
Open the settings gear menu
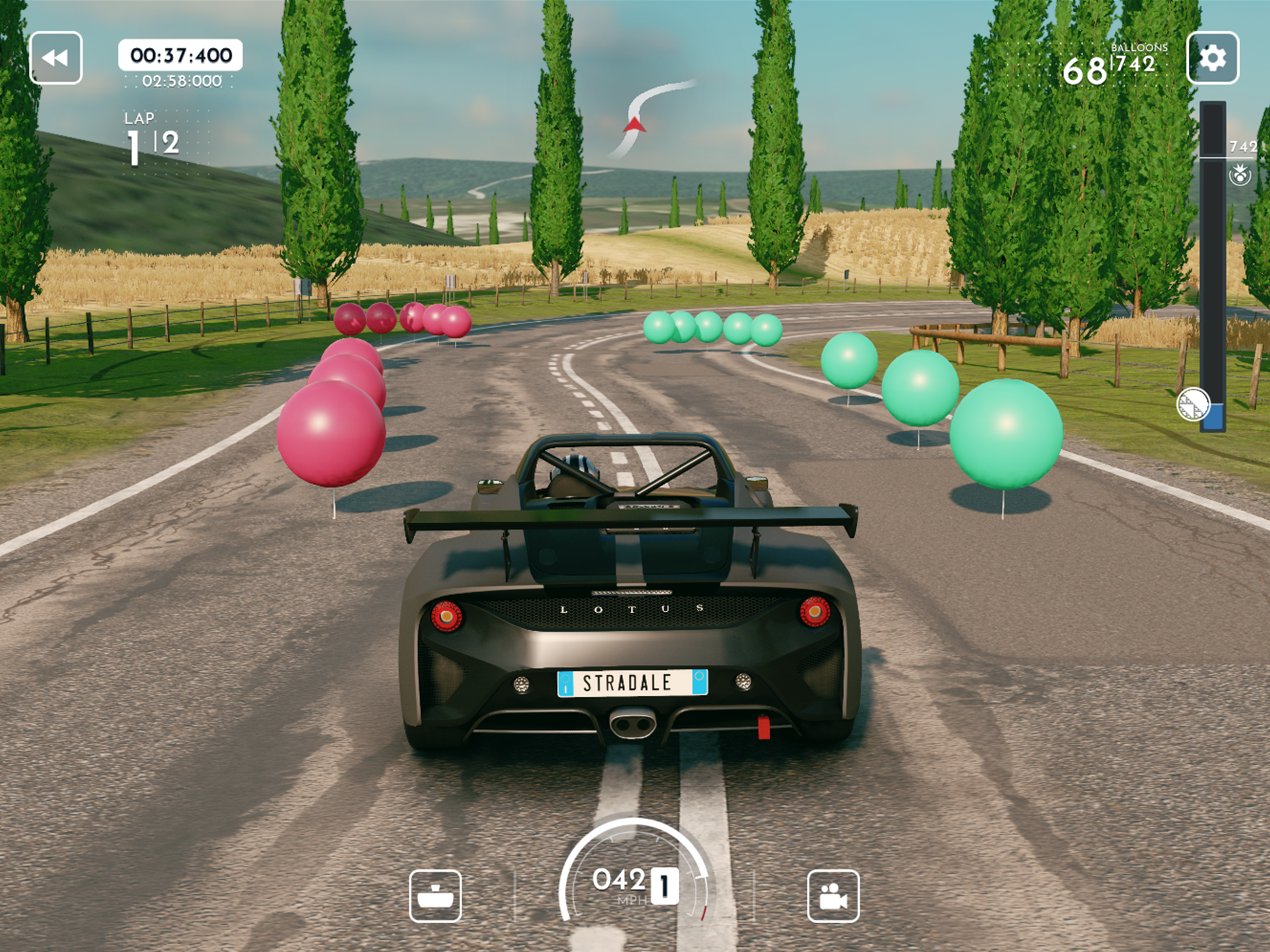coord(1212,58)
